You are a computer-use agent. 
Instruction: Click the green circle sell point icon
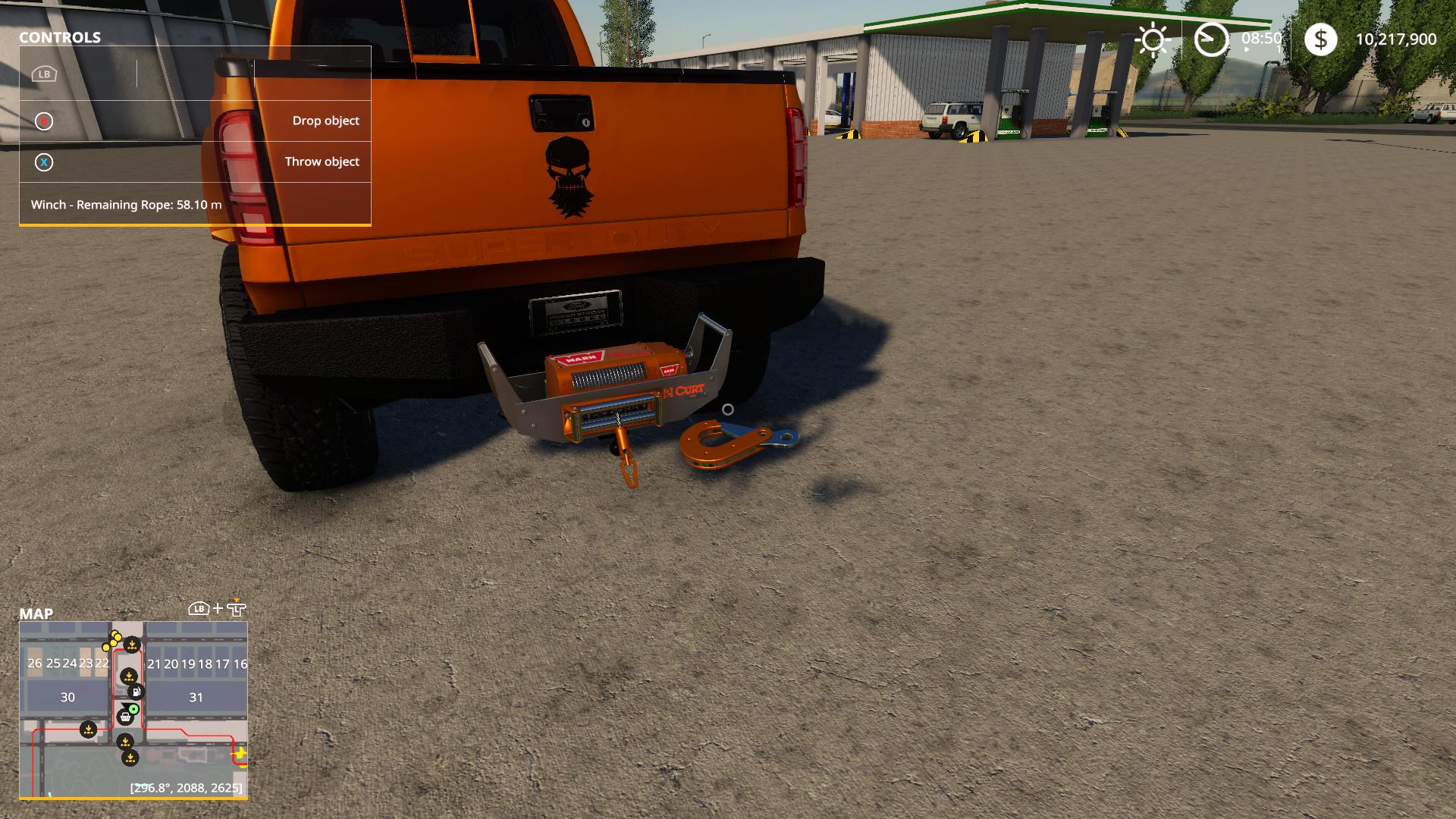coord(133,708)
